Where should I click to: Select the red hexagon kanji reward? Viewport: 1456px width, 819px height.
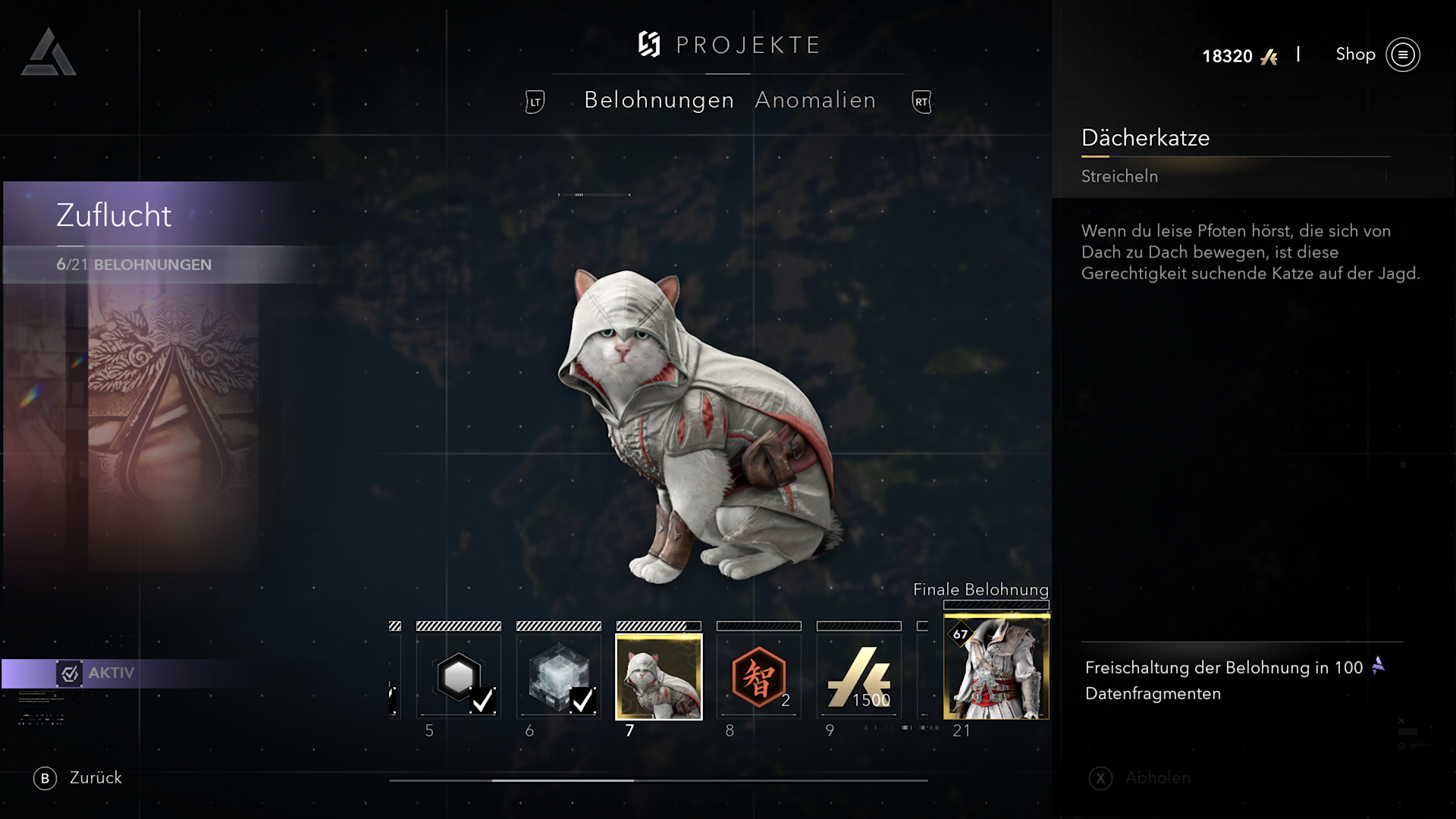point(759,676)
